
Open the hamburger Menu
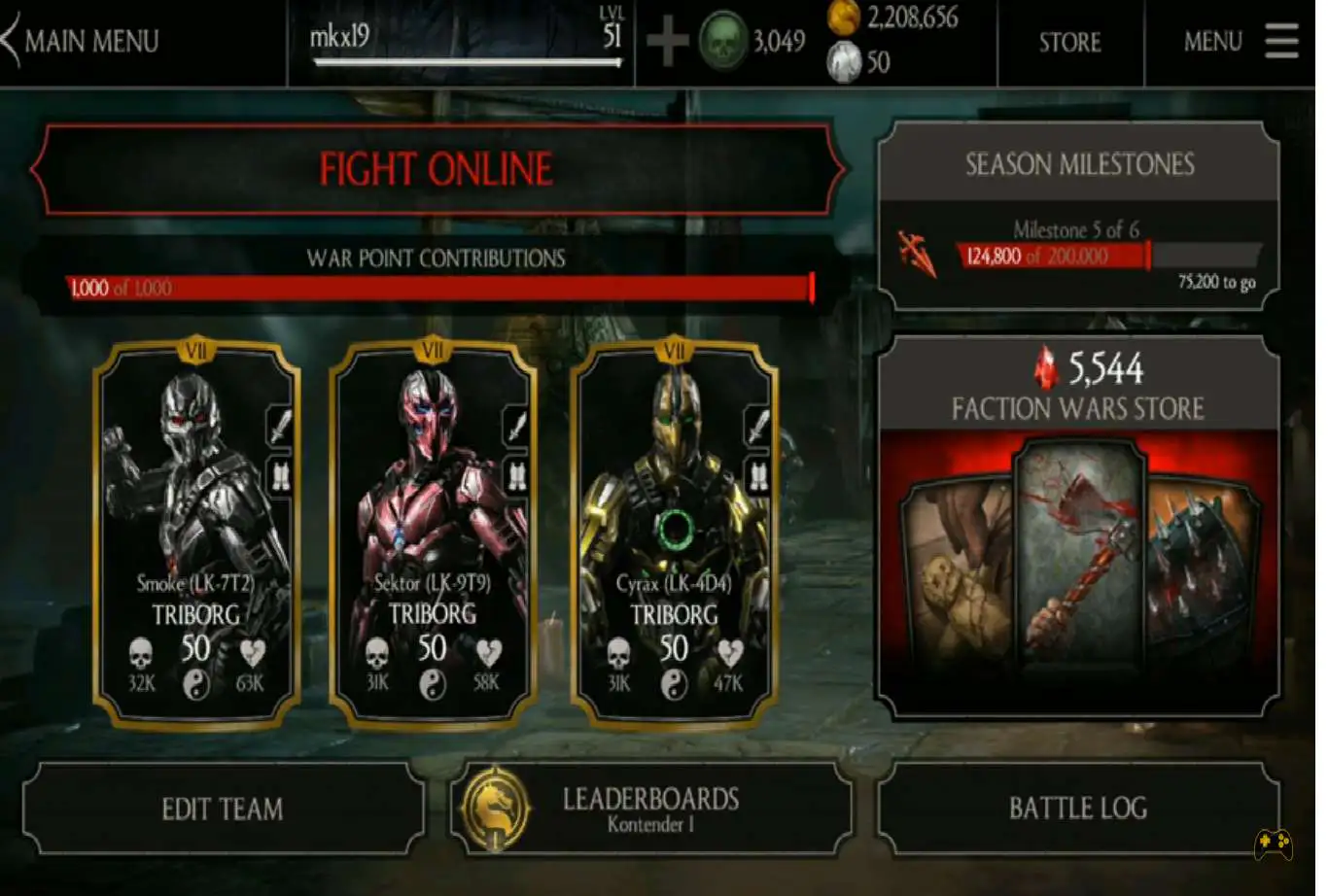coord(1280,41)
